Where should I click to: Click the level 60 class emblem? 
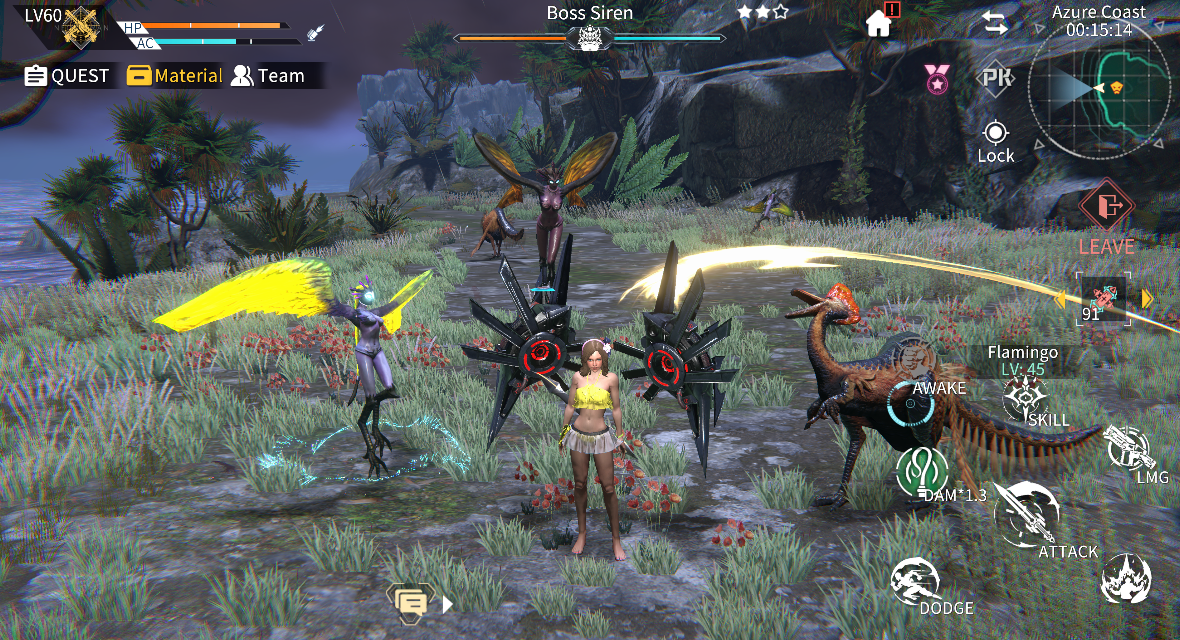point(80,27)
